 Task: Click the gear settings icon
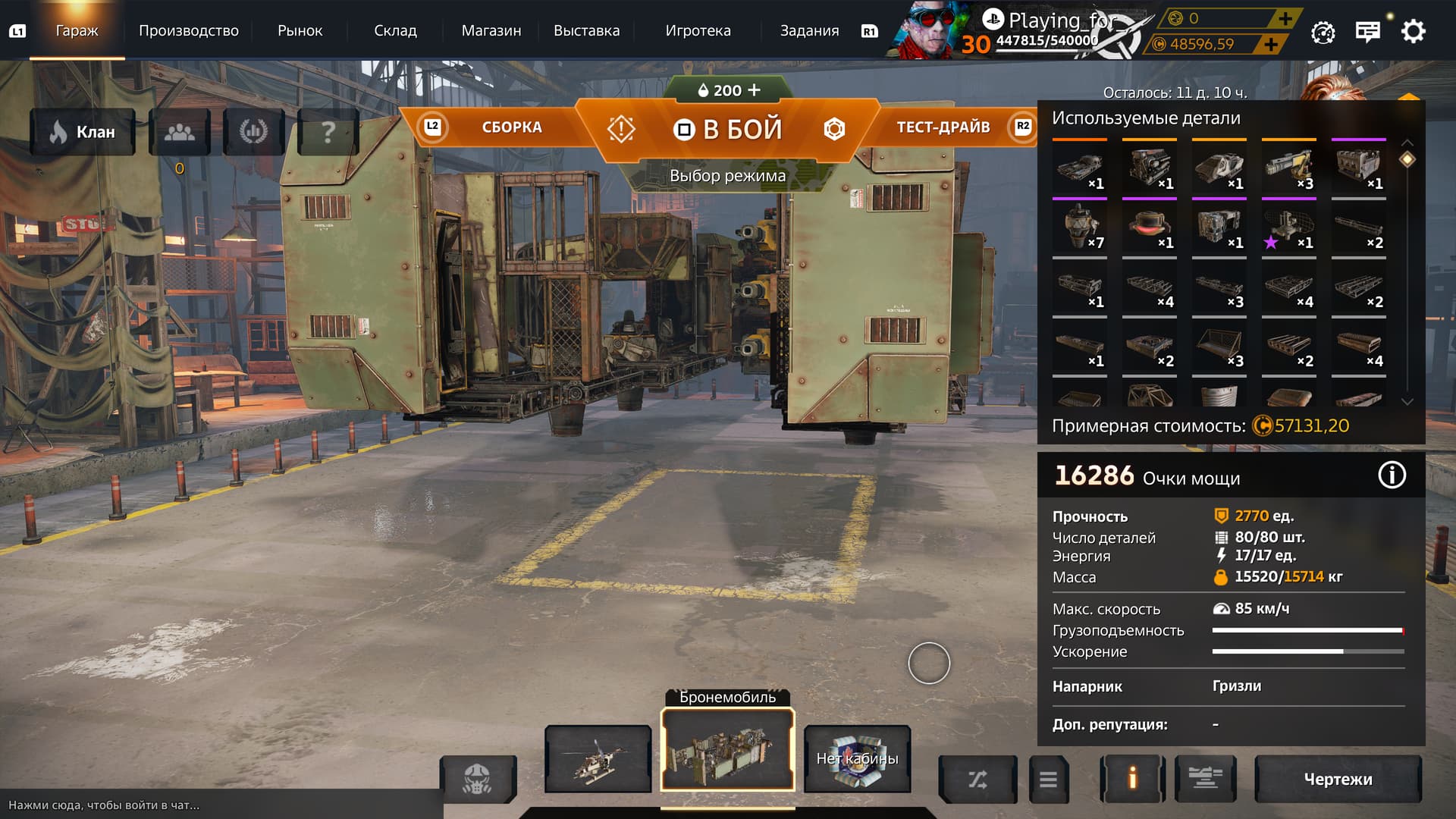[x=1413, y=32]
